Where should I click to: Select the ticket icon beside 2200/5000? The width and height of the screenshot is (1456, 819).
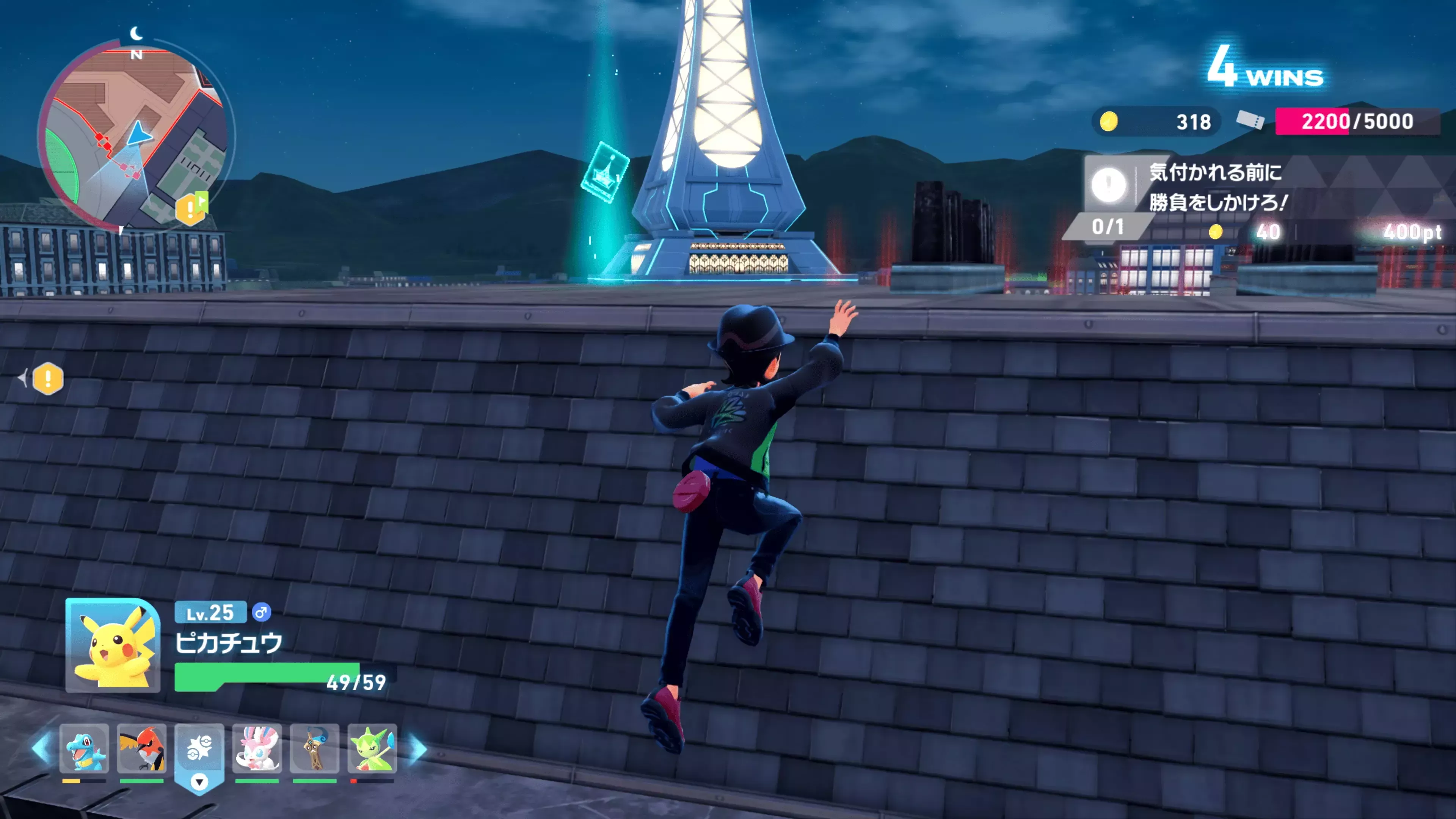[x=1254, y=122]
